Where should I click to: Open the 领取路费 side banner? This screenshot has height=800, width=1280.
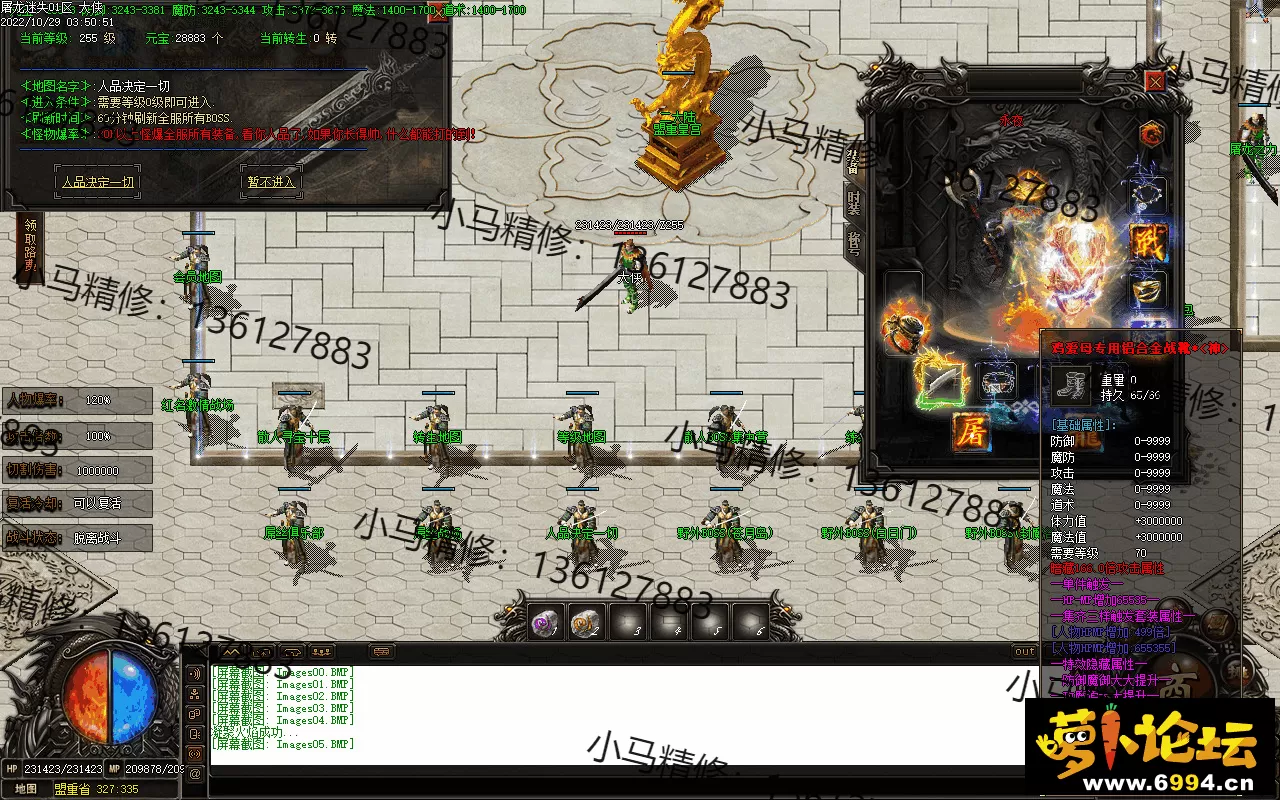point(31,247)
